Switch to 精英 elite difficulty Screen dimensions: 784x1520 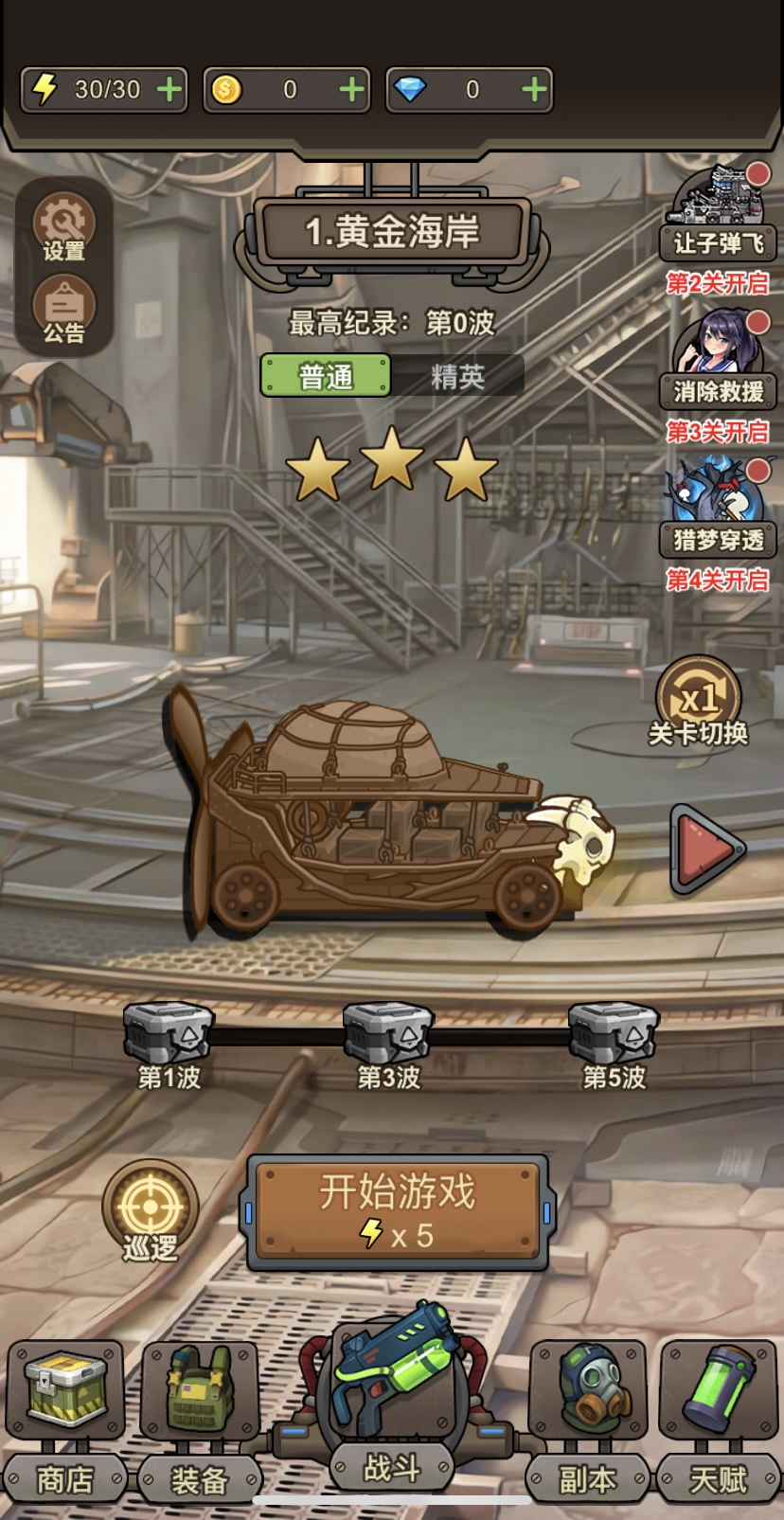click(457, 376)
